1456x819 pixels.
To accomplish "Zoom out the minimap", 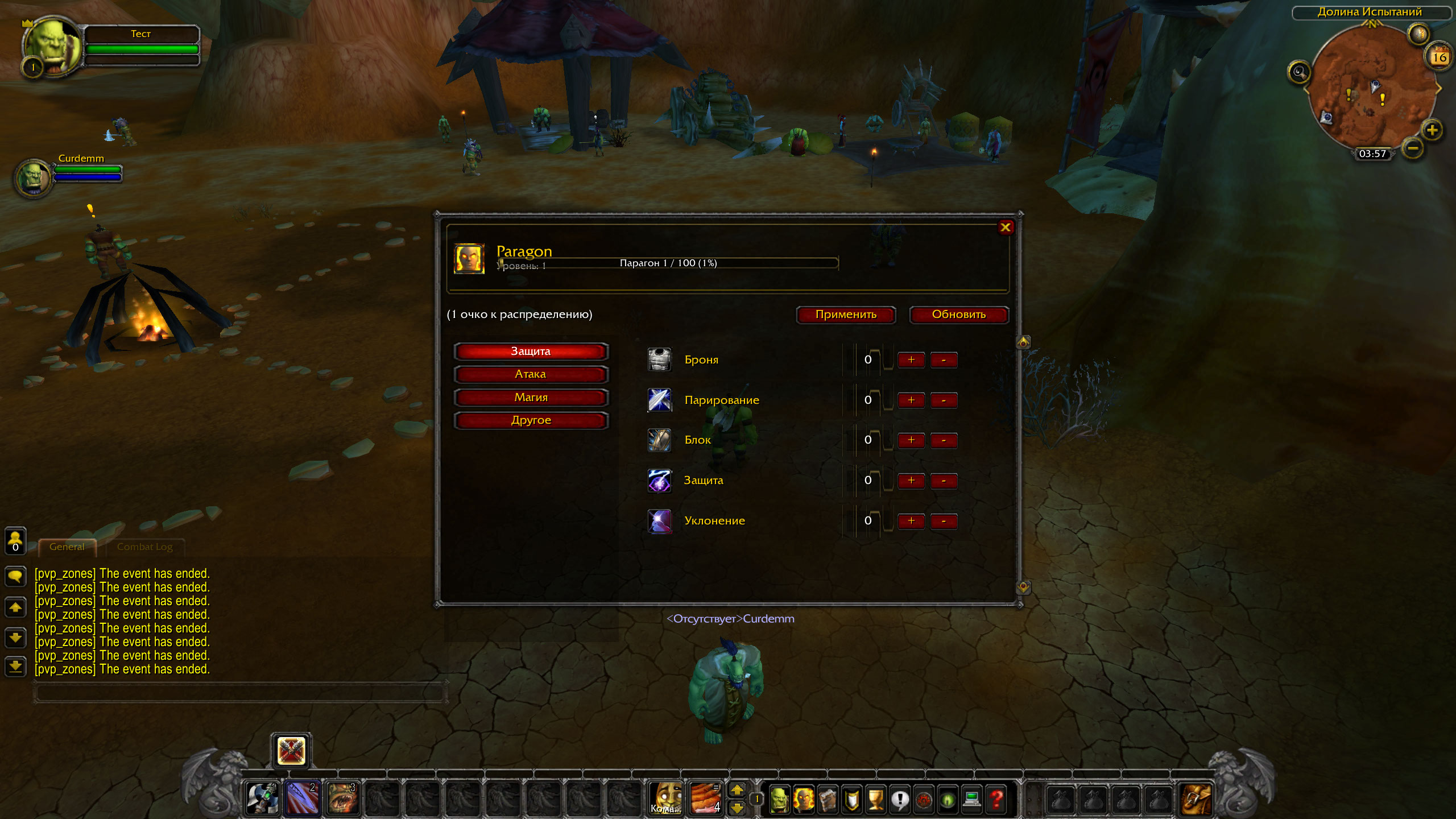I will [1413, 149].
